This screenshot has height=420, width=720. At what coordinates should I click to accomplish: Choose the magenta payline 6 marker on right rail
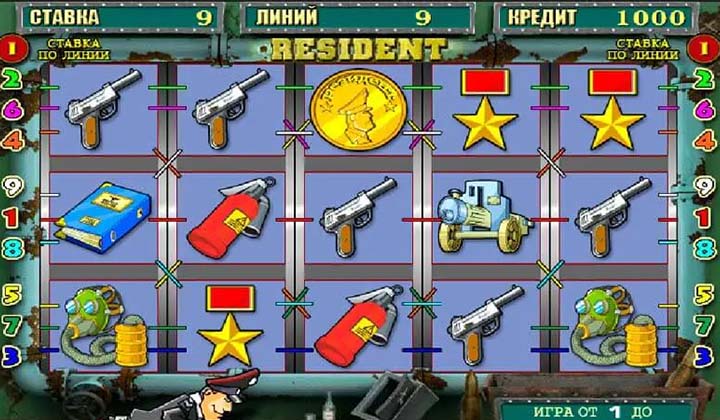(706, 109)
